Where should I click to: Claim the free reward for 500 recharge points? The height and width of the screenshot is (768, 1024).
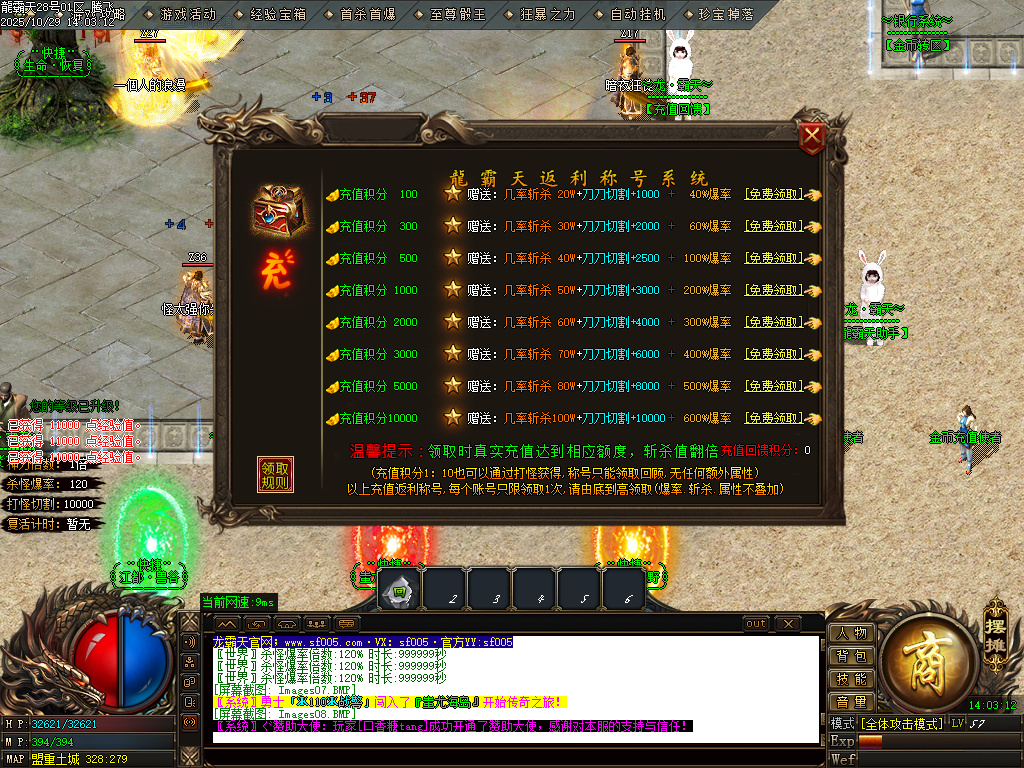[773, 258]
